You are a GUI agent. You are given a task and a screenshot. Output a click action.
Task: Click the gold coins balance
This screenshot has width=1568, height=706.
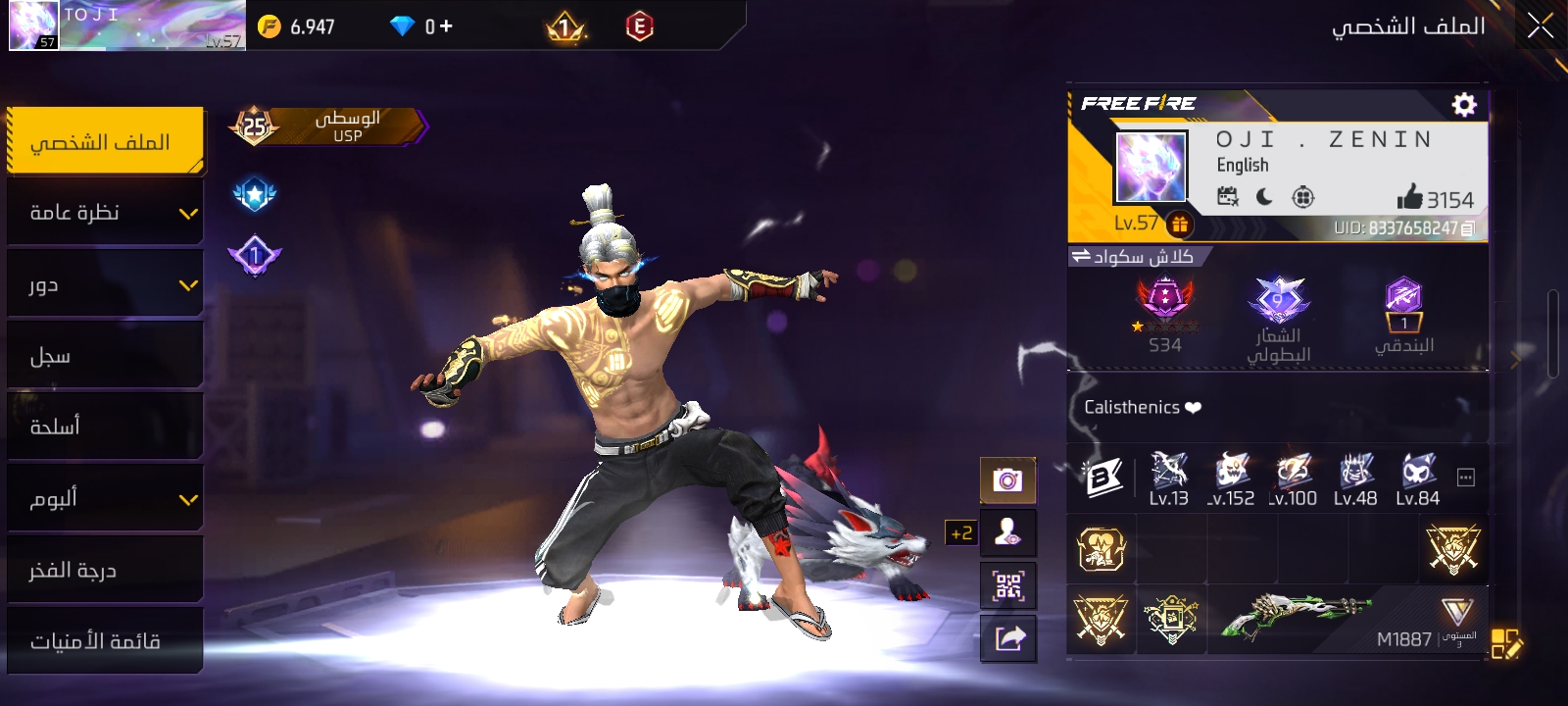297,26
